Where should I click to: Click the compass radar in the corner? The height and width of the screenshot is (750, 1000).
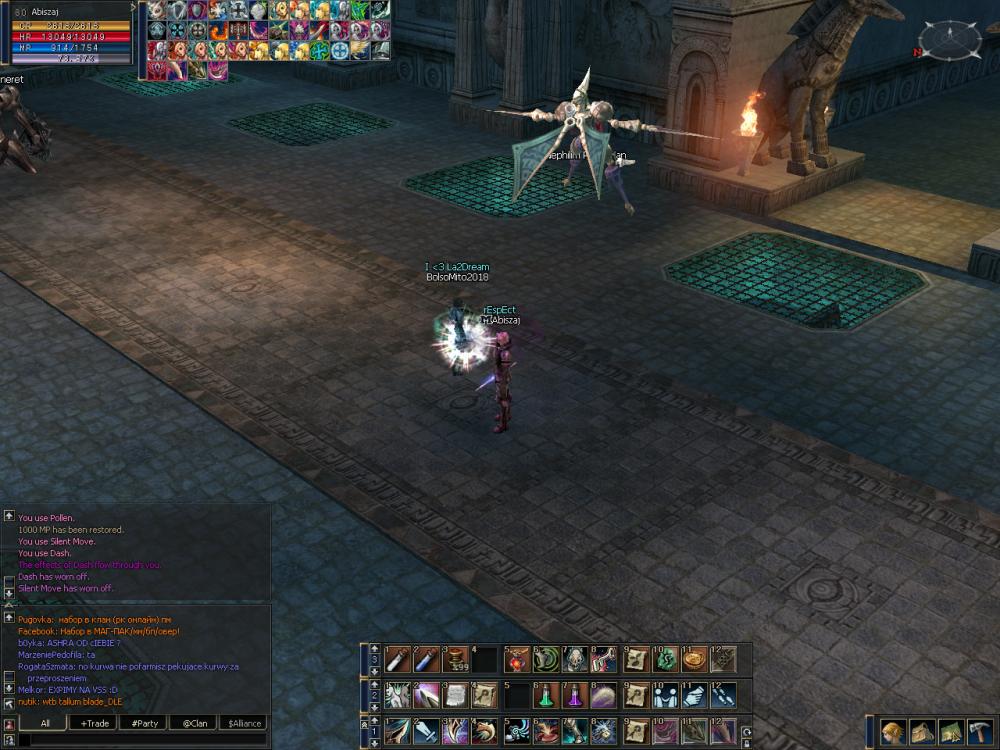[950, 40]
